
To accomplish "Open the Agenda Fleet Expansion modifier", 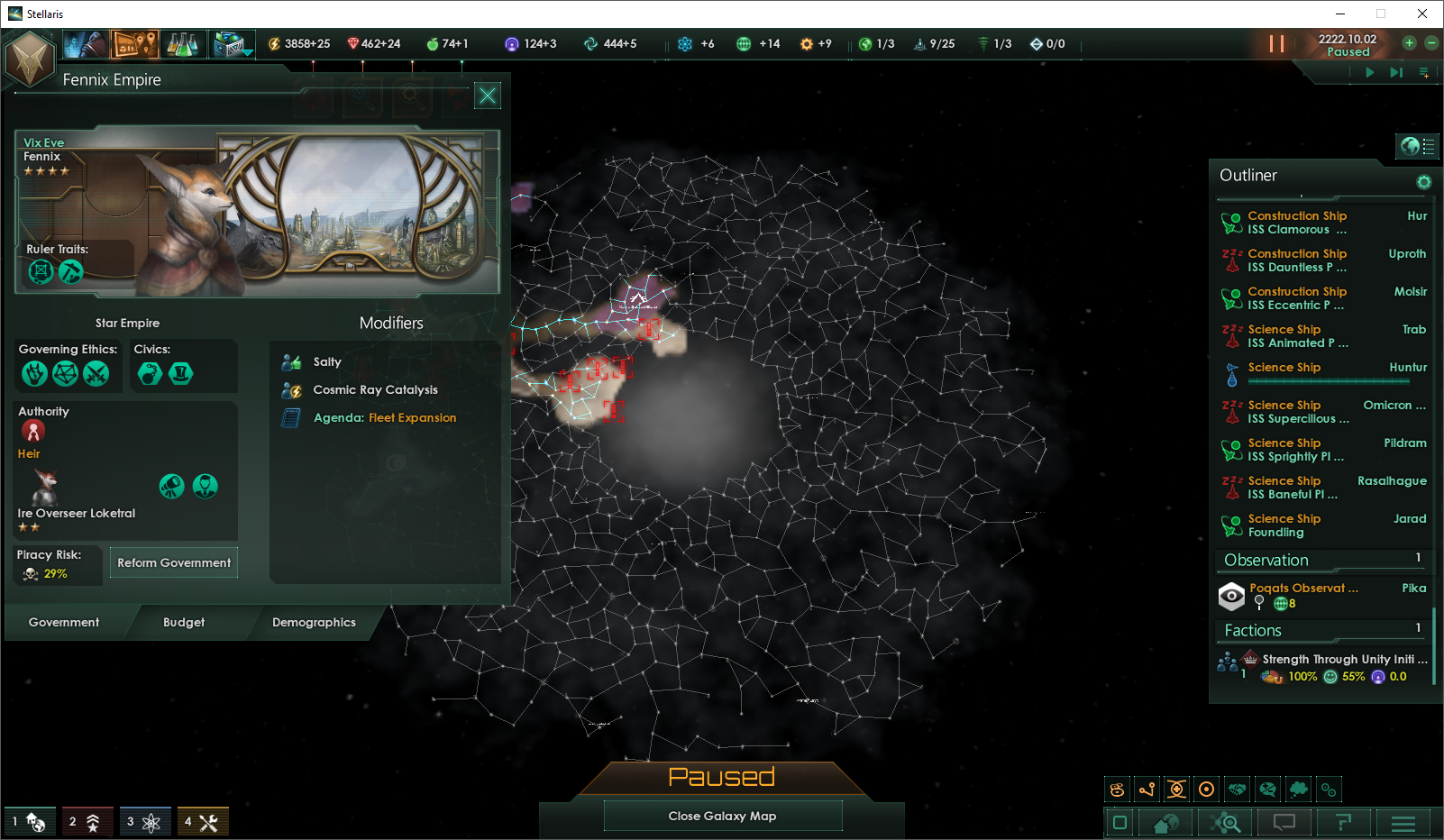I will (x=385, y=417).
